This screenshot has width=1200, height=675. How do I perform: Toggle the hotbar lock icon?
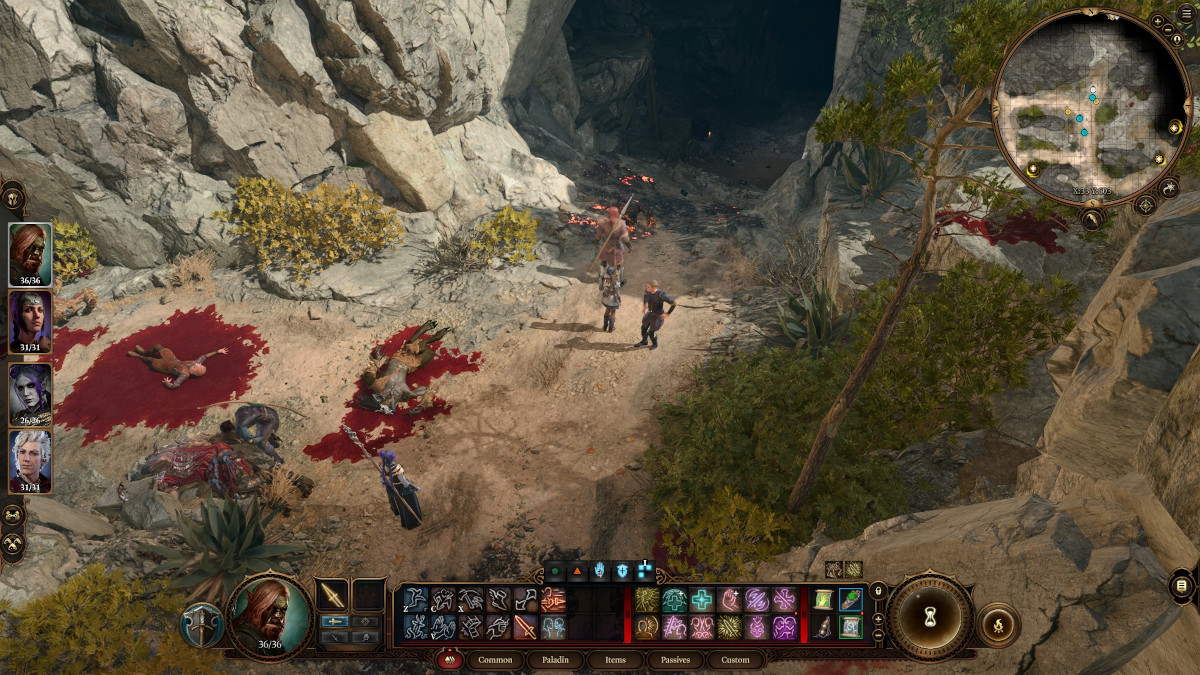[878, 591]
